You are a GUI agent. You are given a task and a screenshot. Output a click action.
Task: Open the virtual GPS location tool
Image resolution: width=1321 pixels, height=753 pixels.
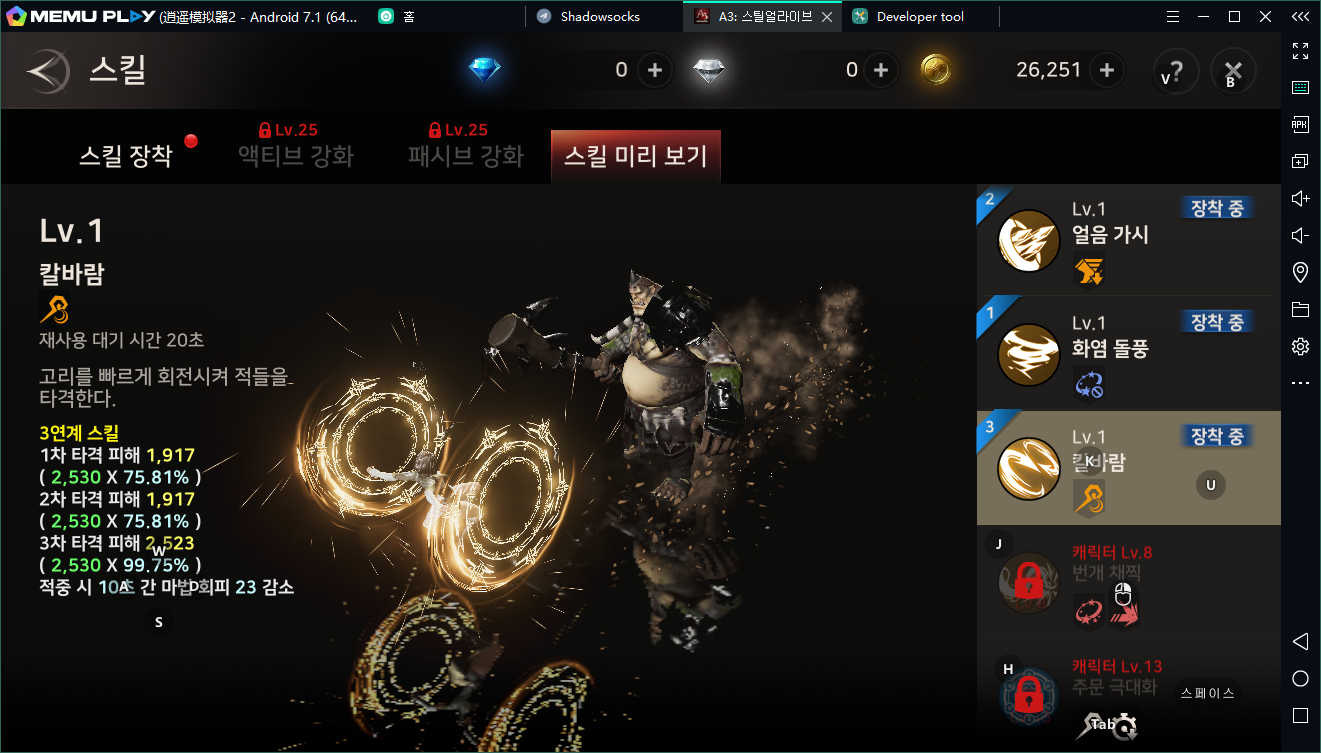pyautogui.click(x=1299, y=271)
